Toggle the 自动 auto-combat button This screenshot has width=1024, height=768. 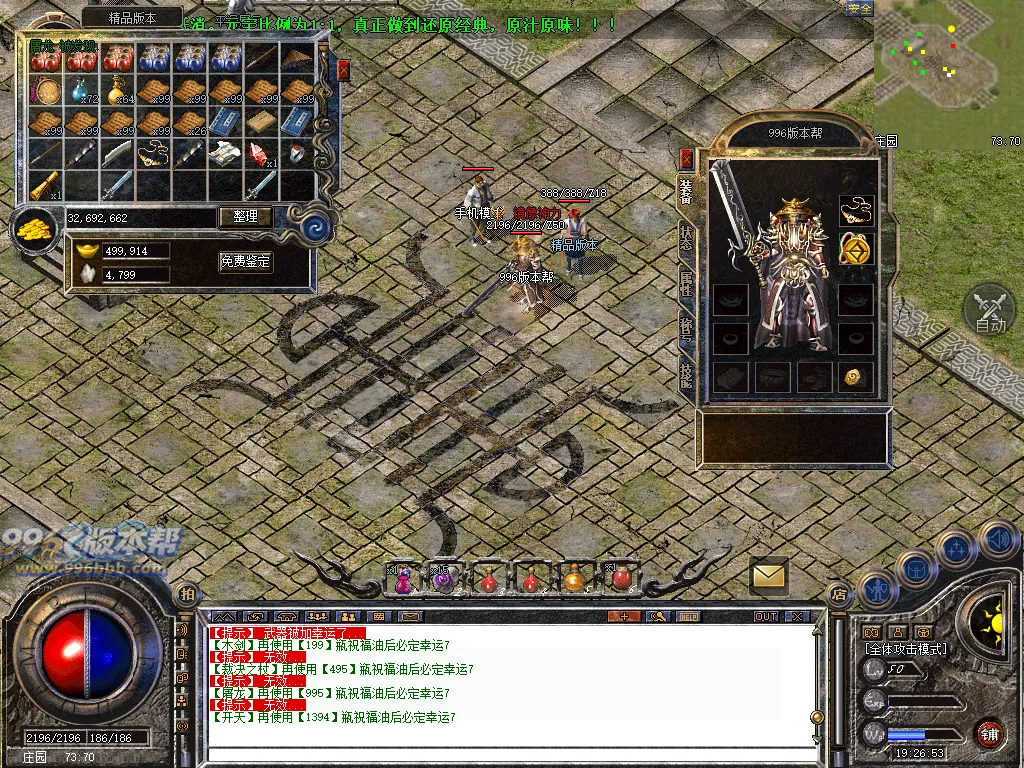[x=989, y=309]
